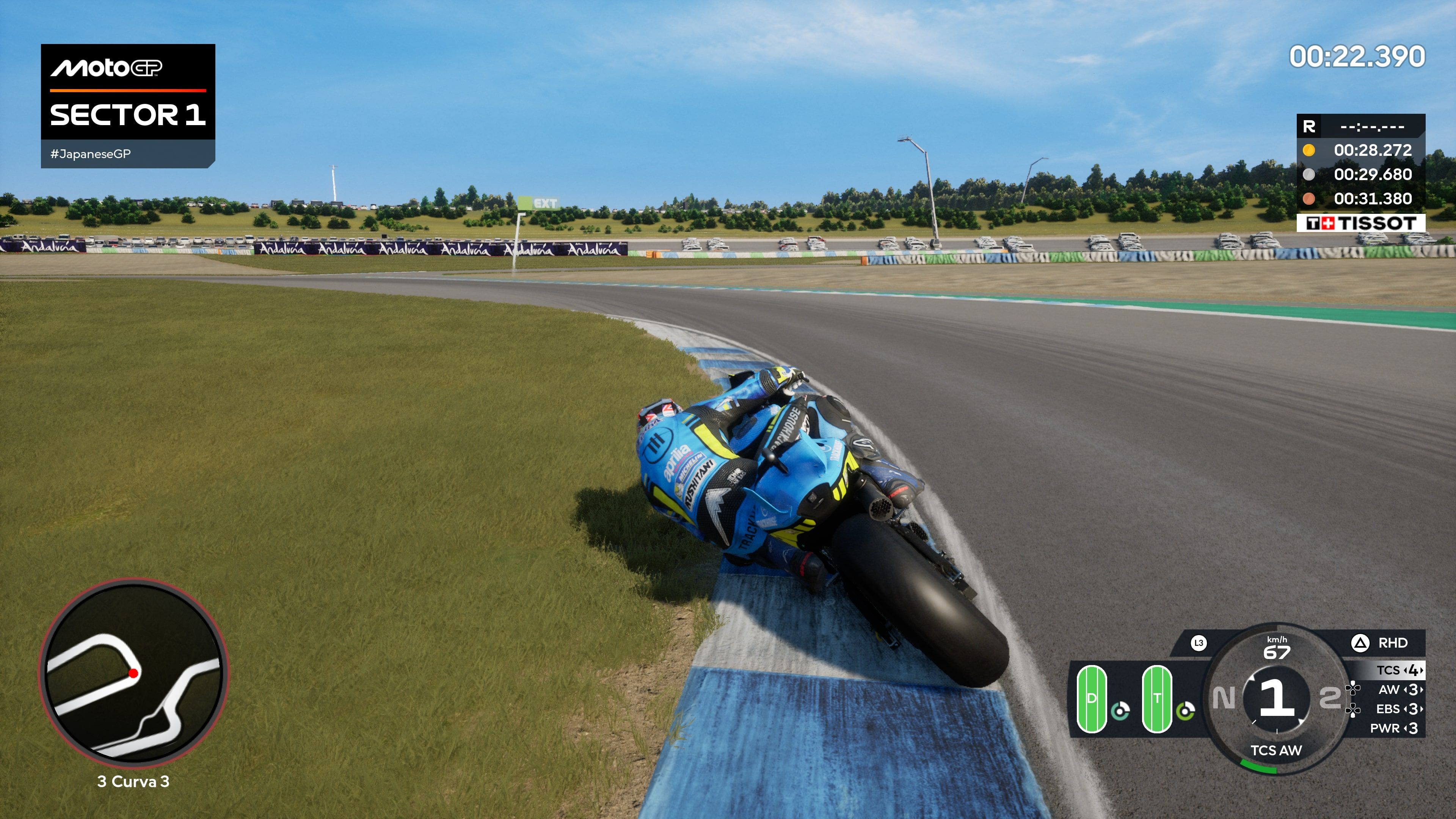Toggle the front brake temperature indicator
This screenshot has width=1456, height=819.
tap(1120, 712)
